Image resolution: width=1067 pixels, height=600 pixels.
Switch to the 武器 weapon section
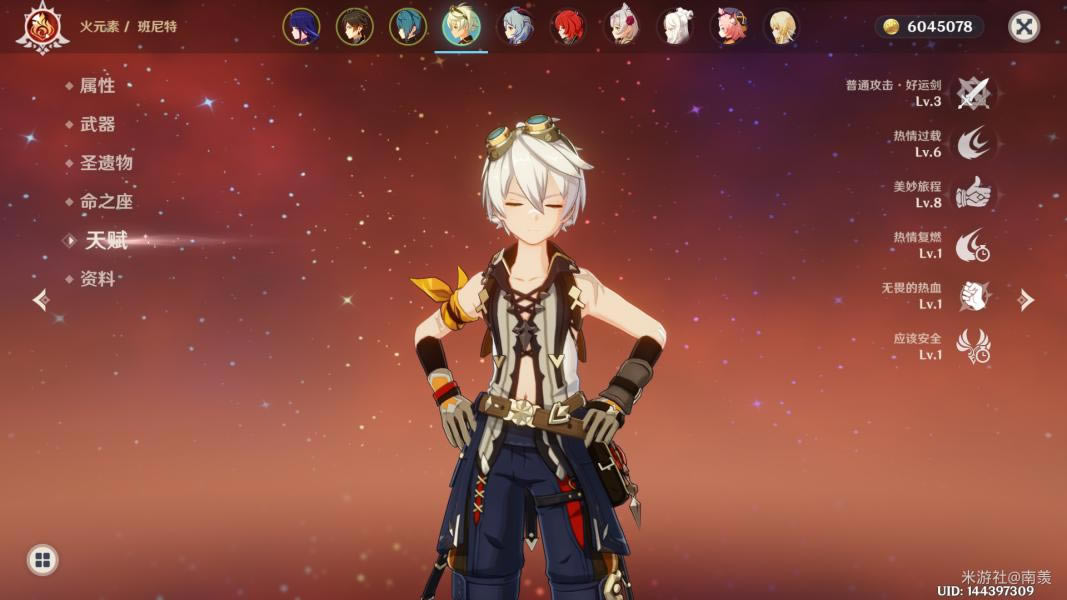(x=97, y=124)
